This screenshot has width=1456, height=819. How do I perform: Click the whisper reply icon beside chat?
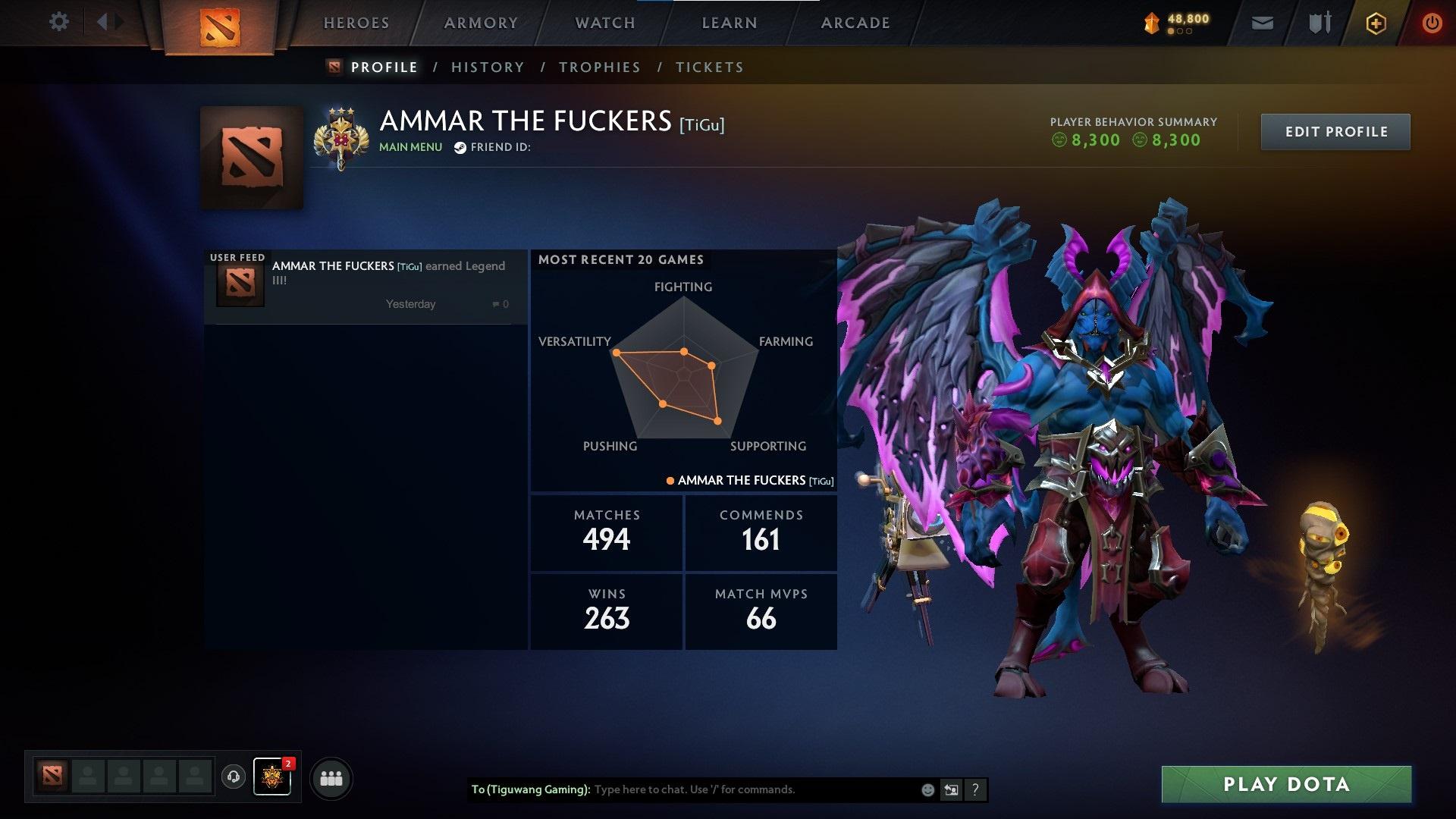tap(951, 789)
